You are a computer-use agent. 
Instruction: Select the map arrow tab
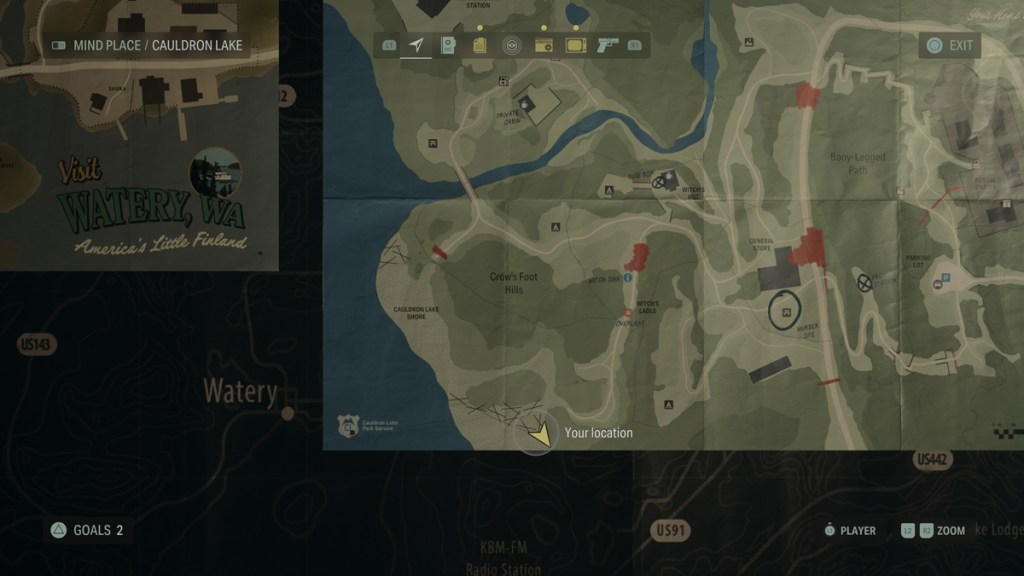coord(416,45)
